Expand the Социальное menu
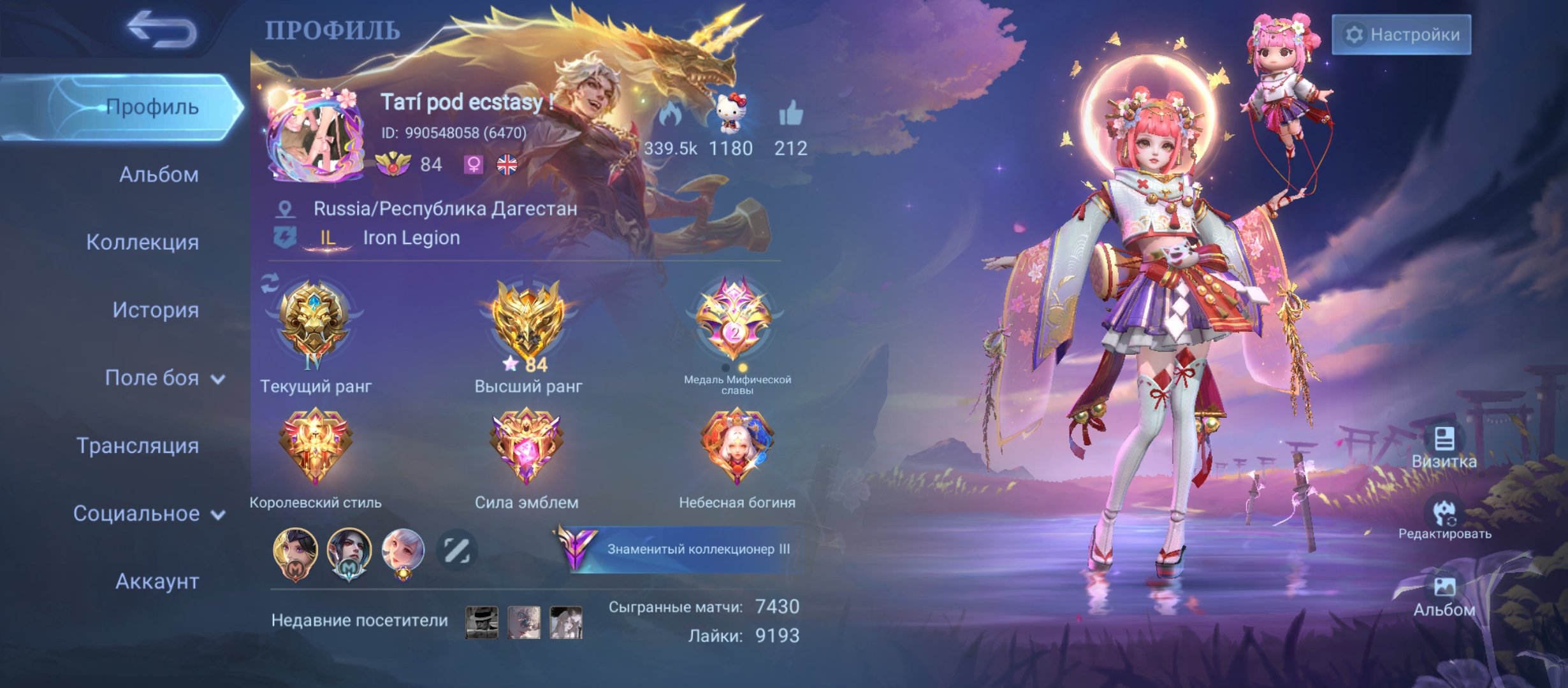Screen dimensions: 1568x688 (x=149, y=513)
